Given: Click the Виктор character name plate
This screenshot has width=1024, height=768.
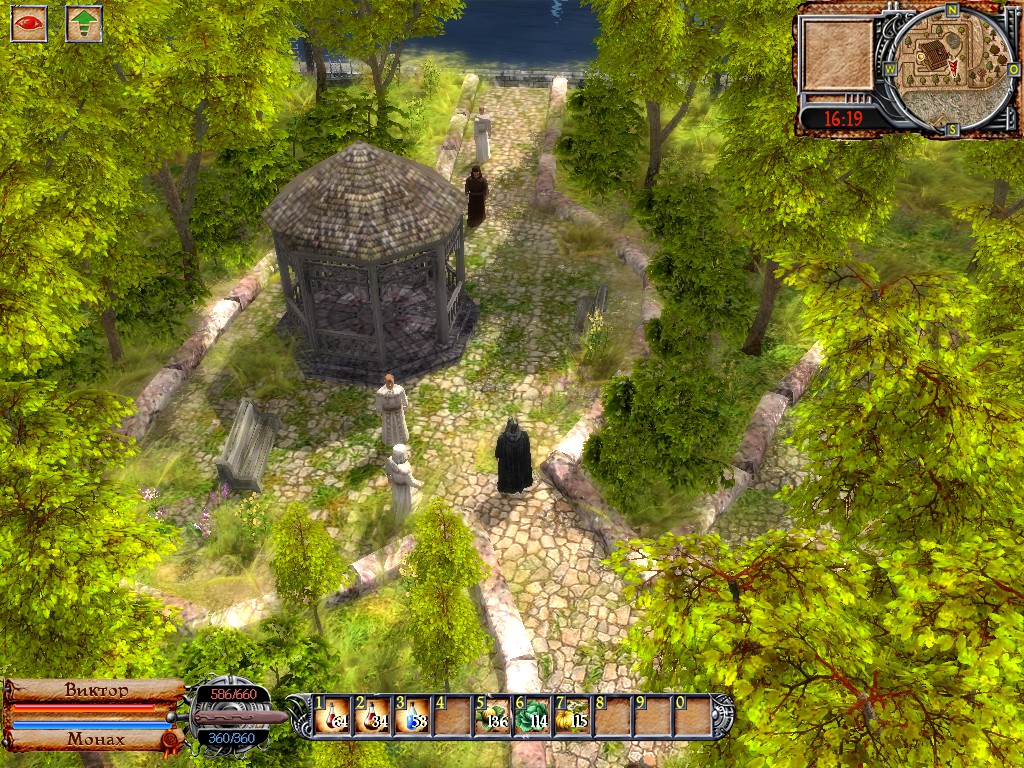Looking at the screenshot, I should pyautogui.click(x=97, y=690).
